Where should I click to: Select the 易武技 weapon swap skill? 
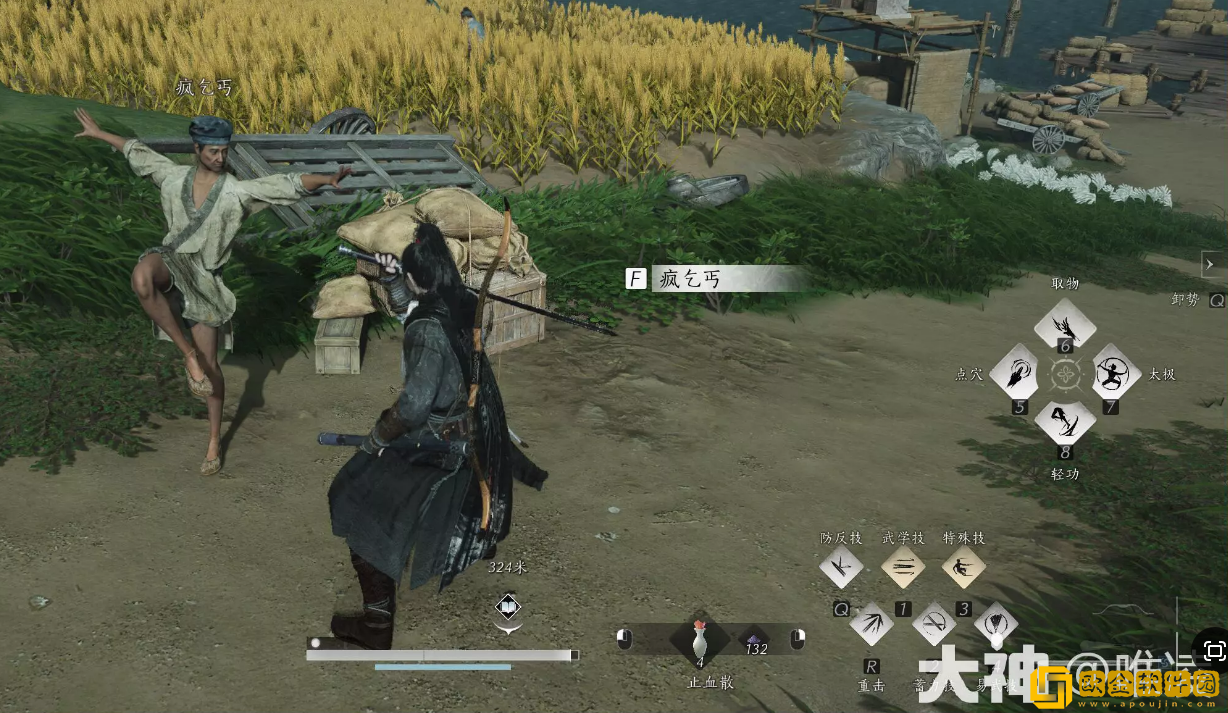click(995, 626)
